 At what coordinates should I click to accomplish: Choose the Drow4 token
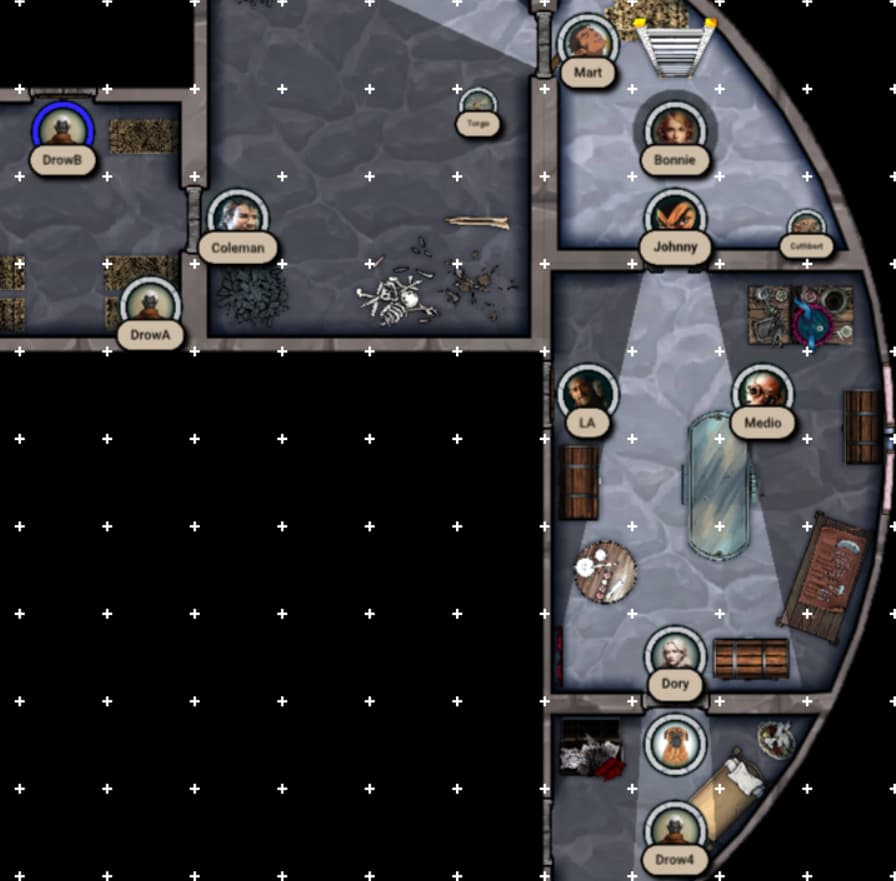675,831
